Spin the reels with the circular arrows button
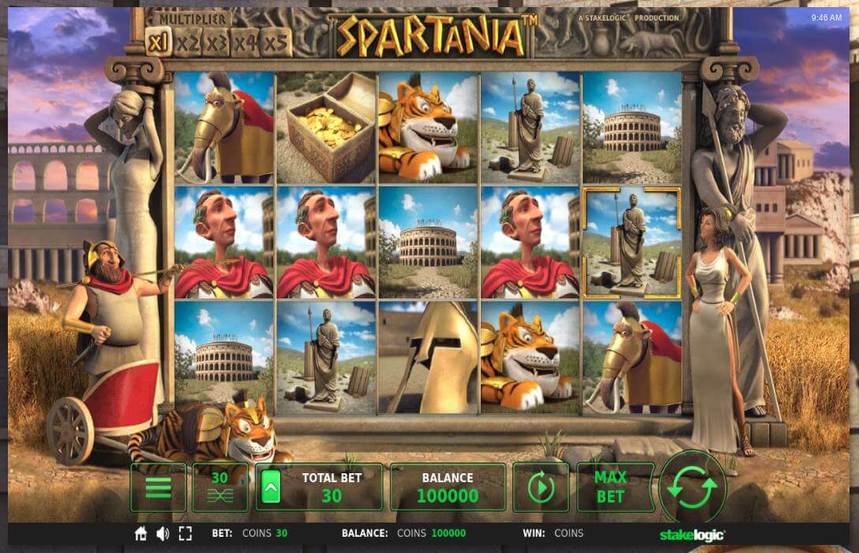The width and height of the screenshot is (859, 553). click(x=692, y=487)
